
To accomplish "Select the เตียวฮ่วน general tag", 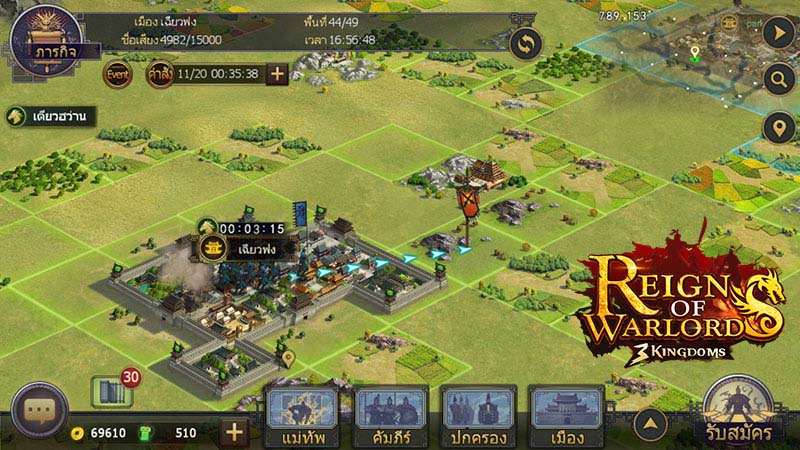I will click(x=50, y=116).
